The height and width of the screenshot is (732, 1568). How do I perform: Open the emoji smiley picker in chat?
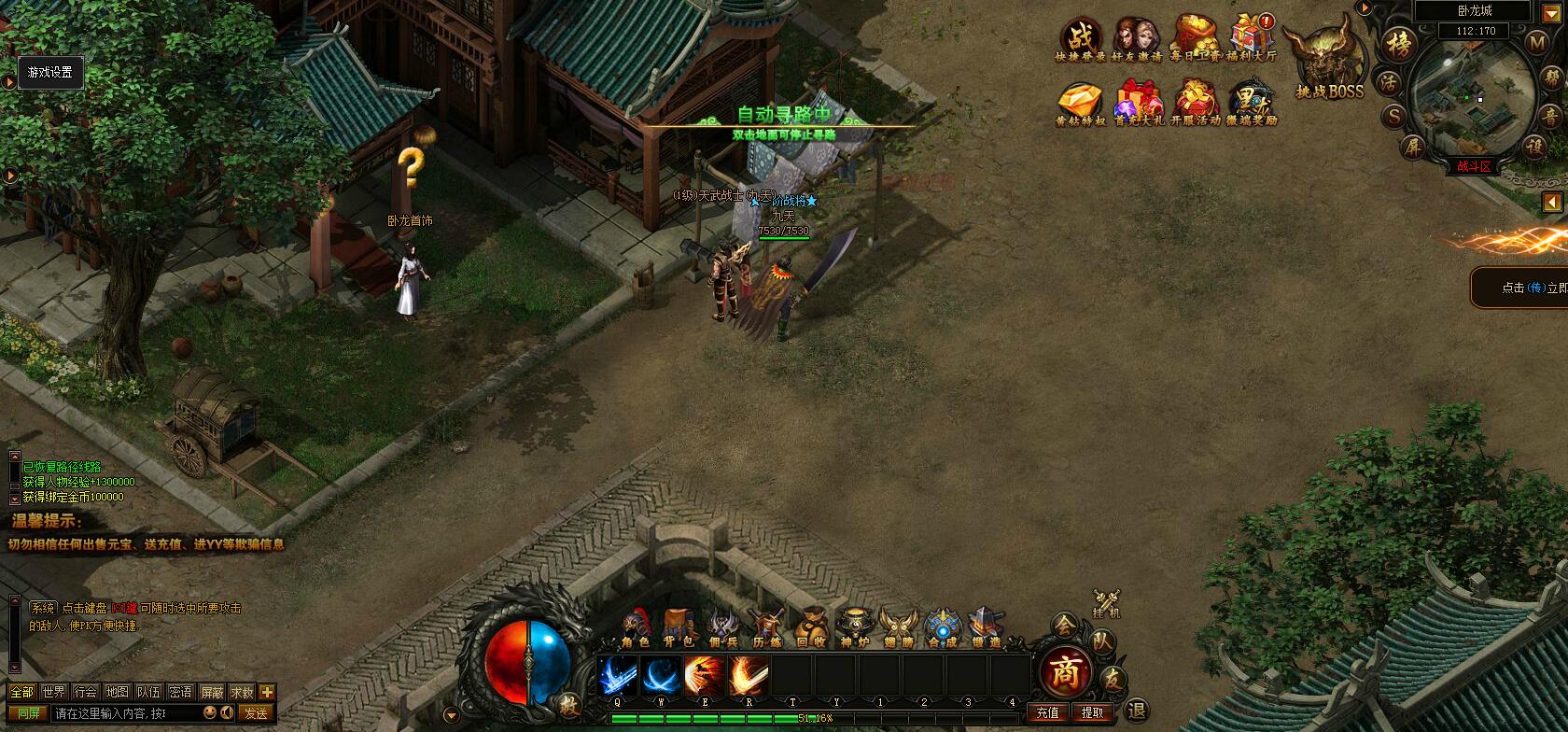tap(210, 712)
